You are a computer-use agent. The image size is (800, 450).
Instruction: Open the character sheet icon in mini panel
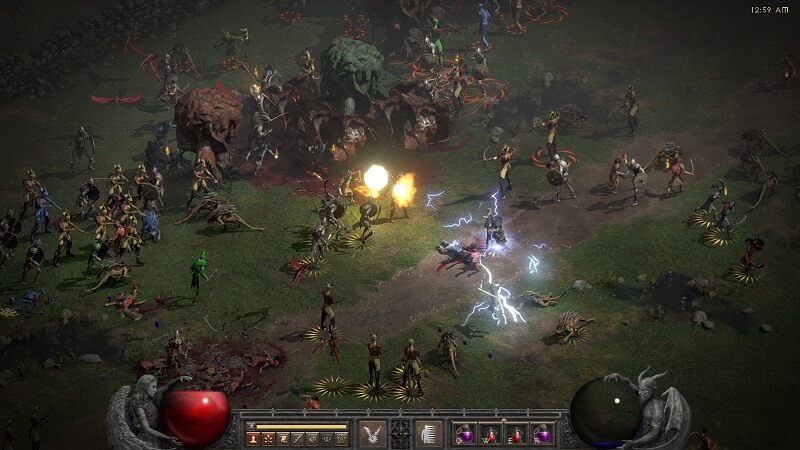[253, 438]
